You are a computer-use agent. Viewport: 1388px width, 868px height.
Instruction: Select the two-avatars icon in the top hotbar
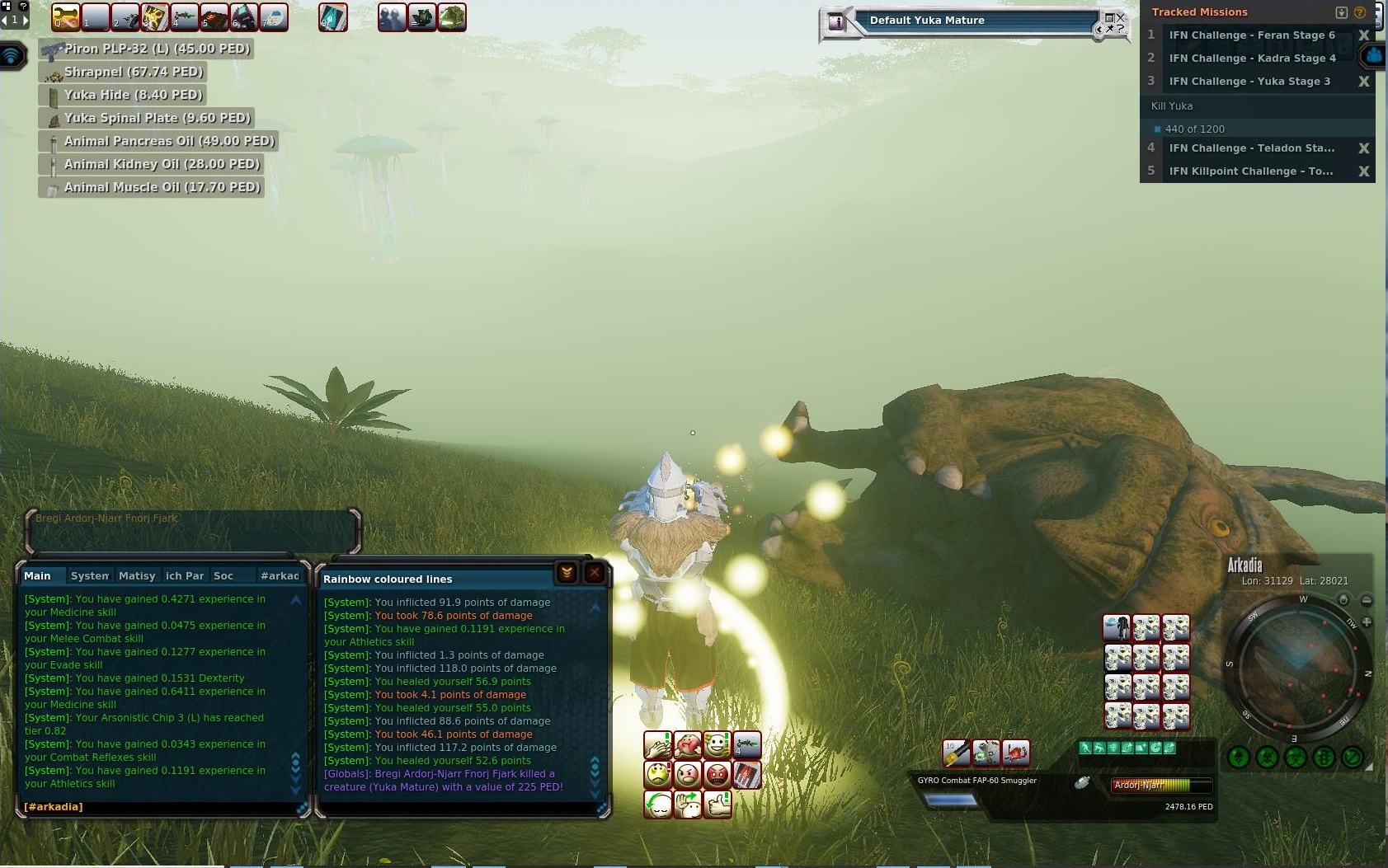(393, 16)
